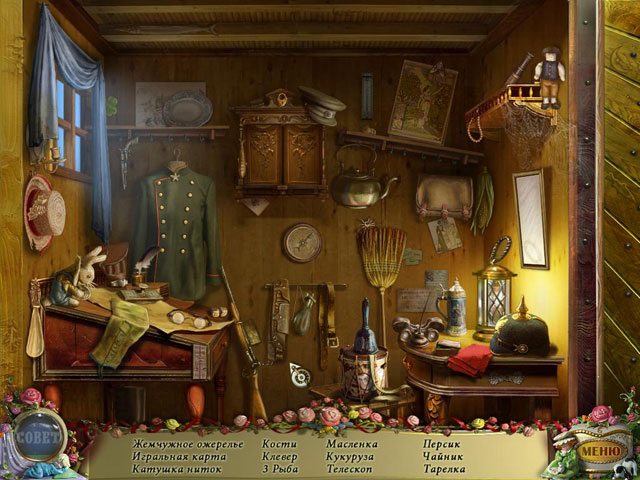This screenshot has width=640, height=480.
Task: Use the СОВЕТ hint button
Action: point(40,434)
